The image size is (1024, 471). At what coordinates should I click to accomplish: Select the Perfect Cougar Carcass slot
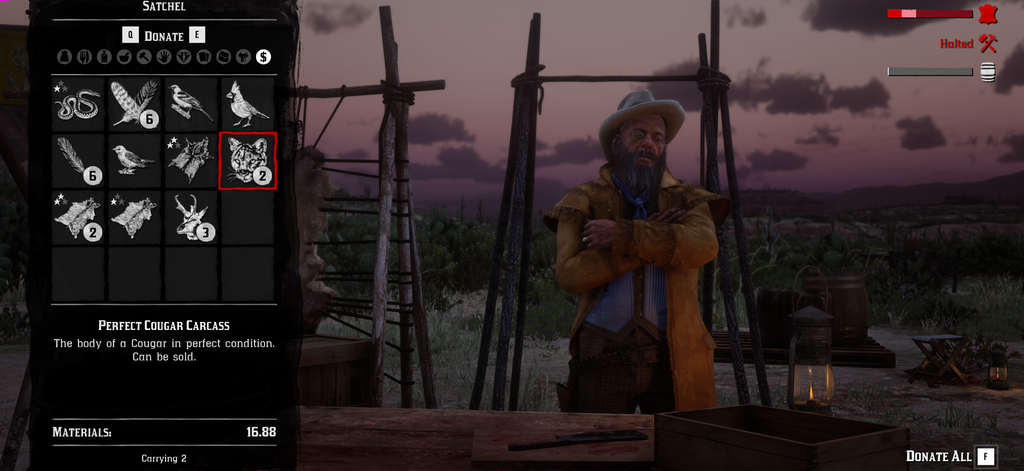[x=247, y=161]
